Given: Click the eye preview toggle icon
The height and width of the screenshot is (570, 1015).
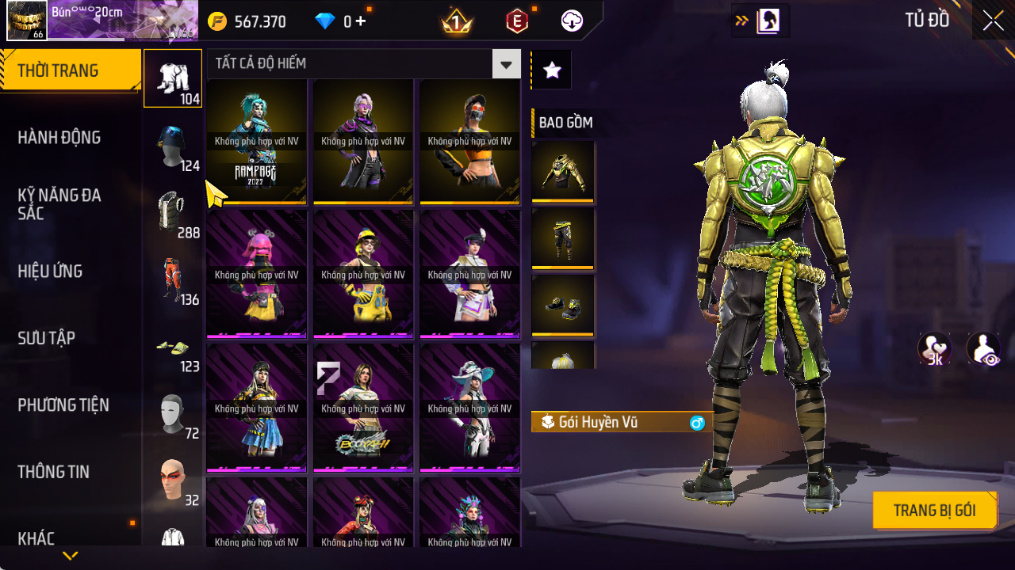Looking at the screenshot, I should [x=983, y=350].
